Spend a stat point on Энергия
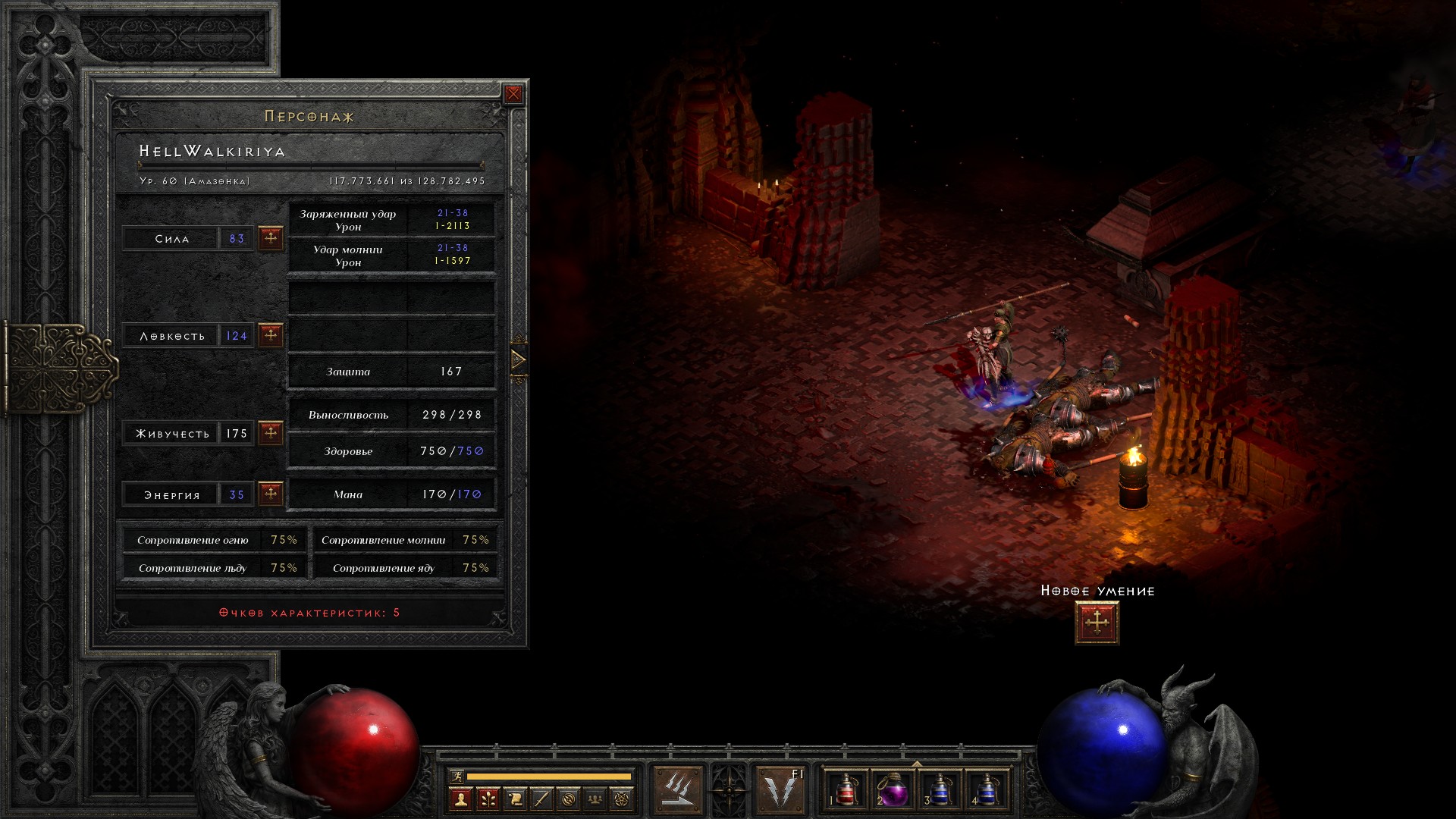Screen dimensions: 1456x819 pyautogui.click(x=271, y=494)
